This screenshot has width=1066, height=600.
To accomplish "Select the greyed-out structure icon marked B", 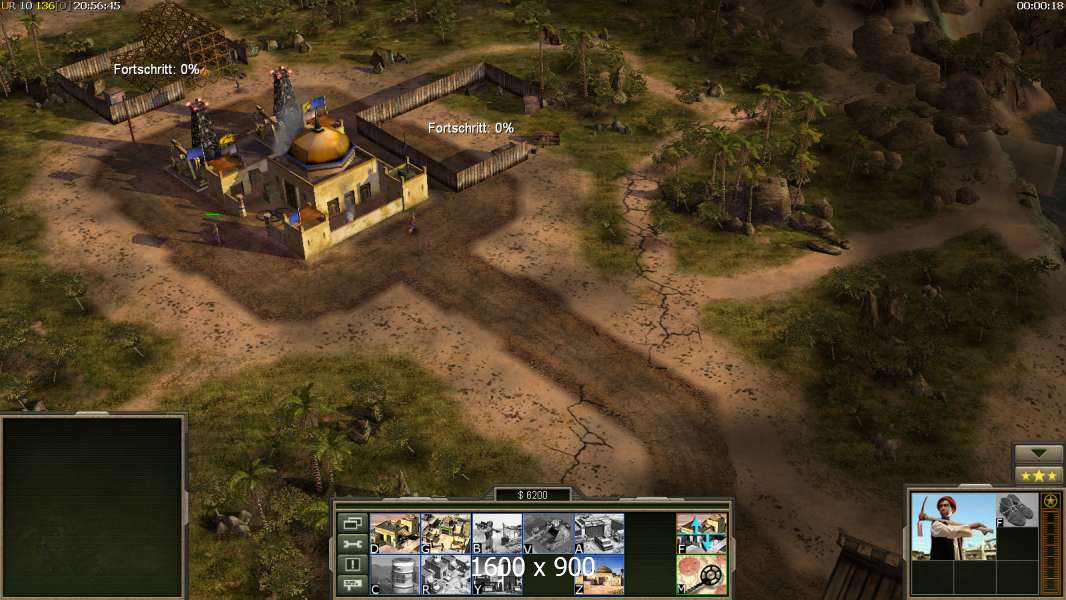I will [496, 533].
